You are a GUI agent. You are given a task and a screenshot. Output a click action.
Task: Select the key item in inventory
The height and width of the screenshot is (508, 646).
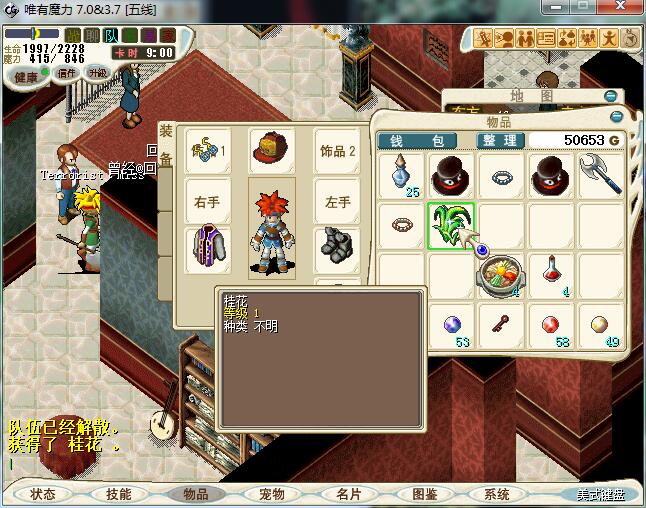tap(500, 323)
